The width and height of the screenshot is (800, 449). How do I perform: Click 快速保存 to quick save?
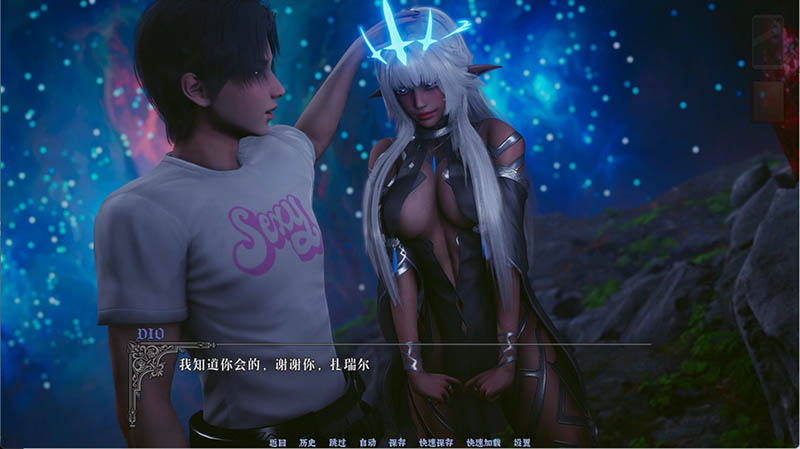tap(435, 441)
